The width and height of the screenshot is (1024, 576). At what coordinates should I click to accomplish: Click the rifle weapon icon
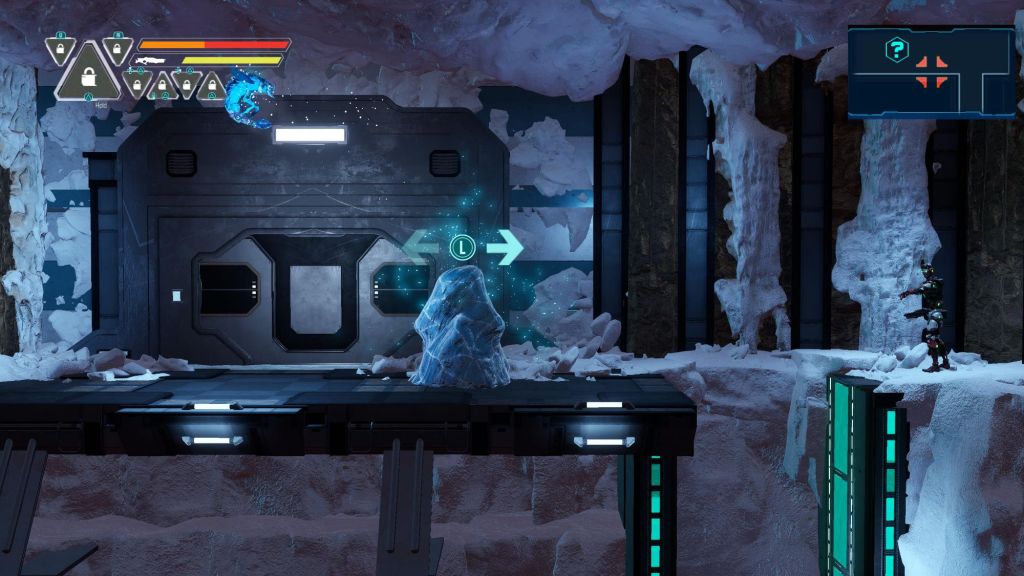(152, 61)
